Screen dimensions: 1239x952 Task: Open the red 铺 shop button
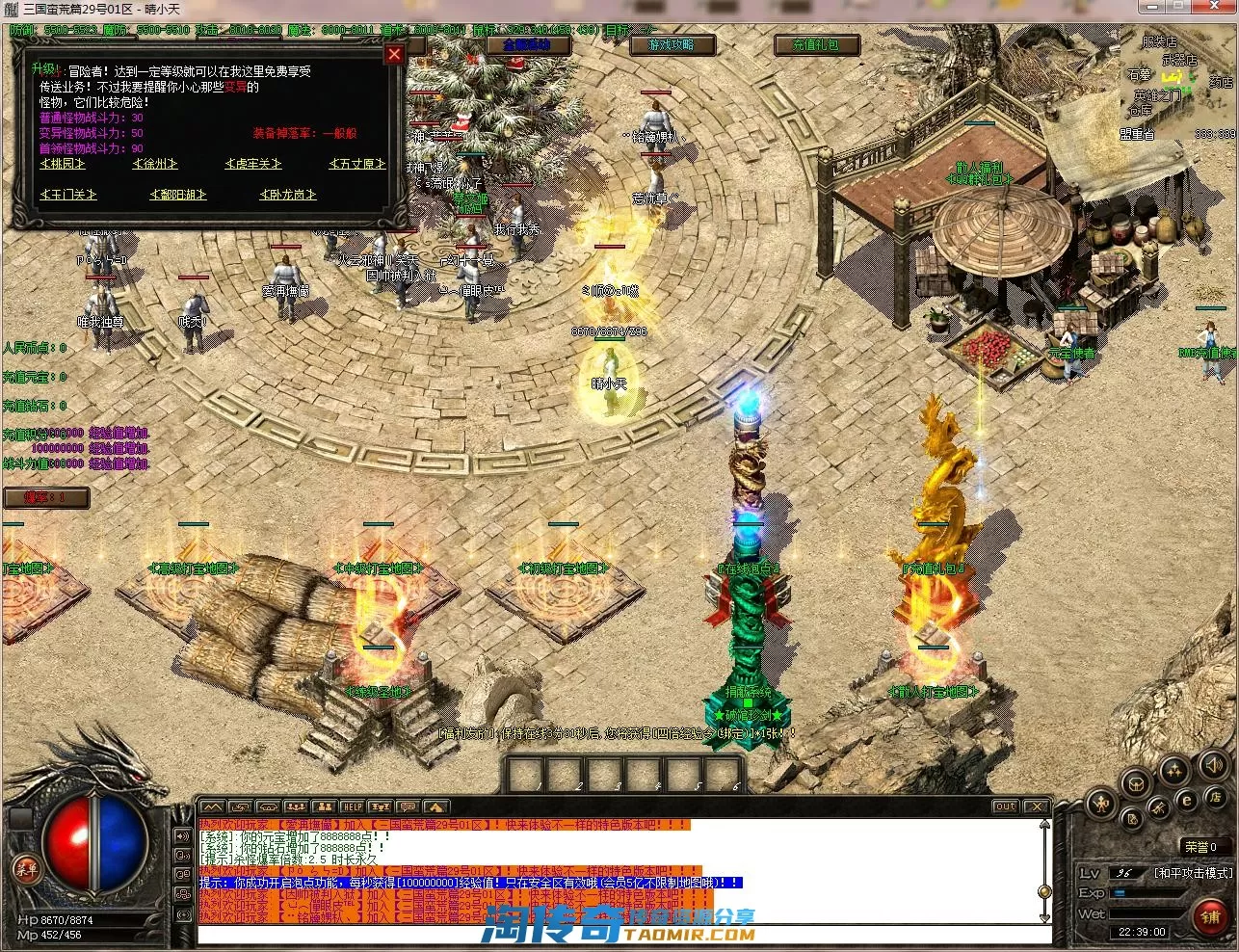click(x=1210, y=916)
